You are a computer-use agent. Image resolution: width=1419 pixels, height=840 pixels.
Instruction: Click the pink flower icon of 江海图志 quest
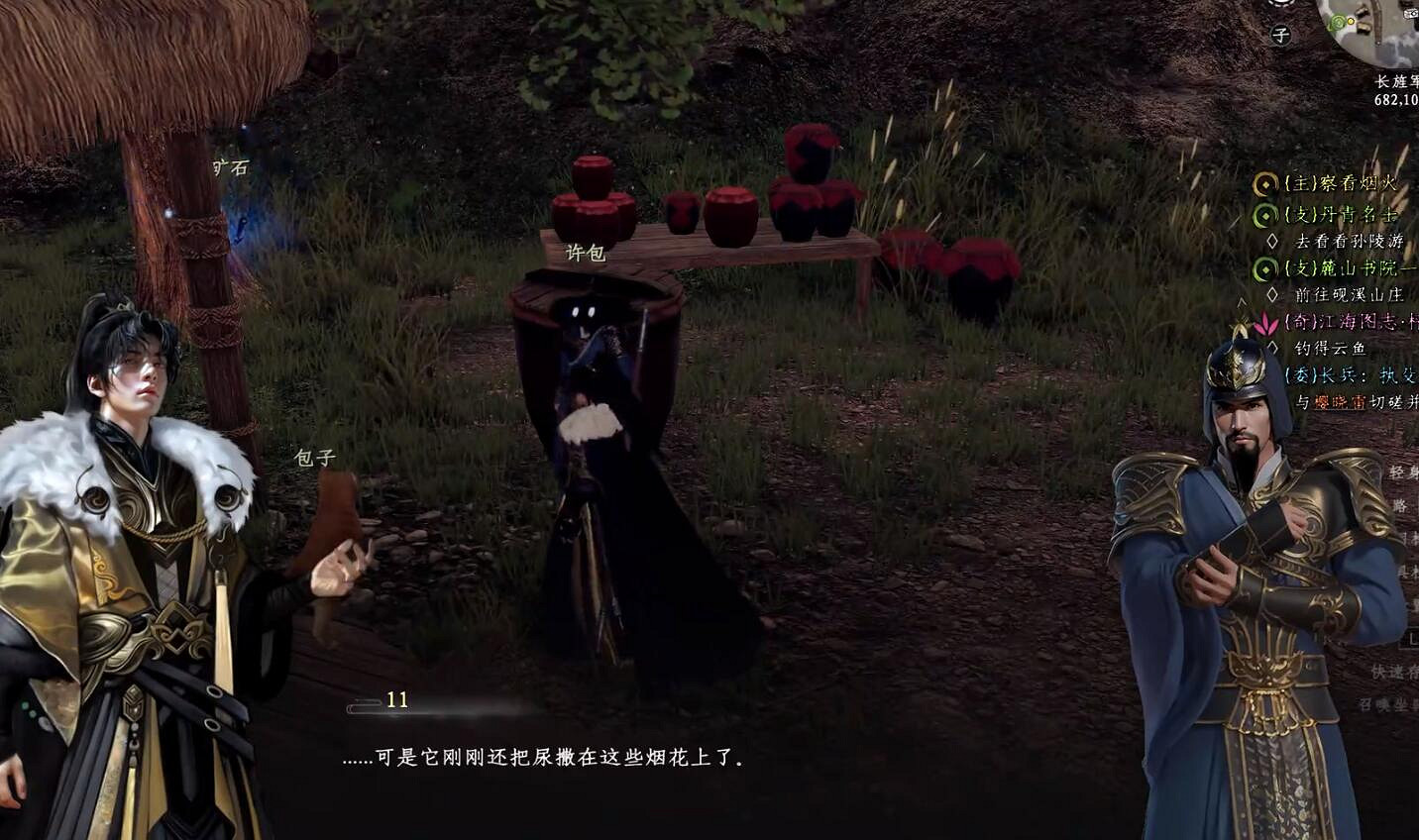tap(1265, 324)
